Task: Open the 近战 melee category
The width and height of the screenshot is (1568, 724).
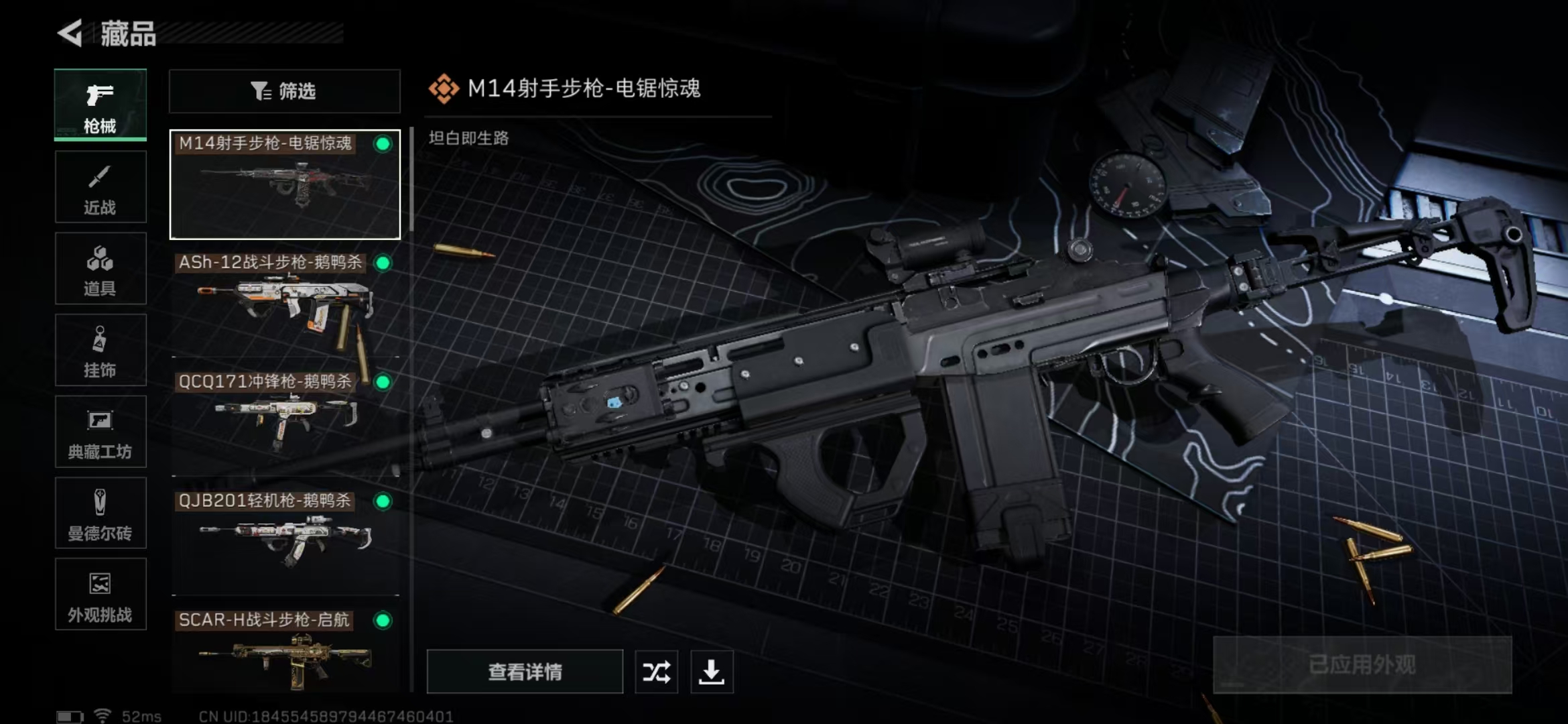Action: 101,187
